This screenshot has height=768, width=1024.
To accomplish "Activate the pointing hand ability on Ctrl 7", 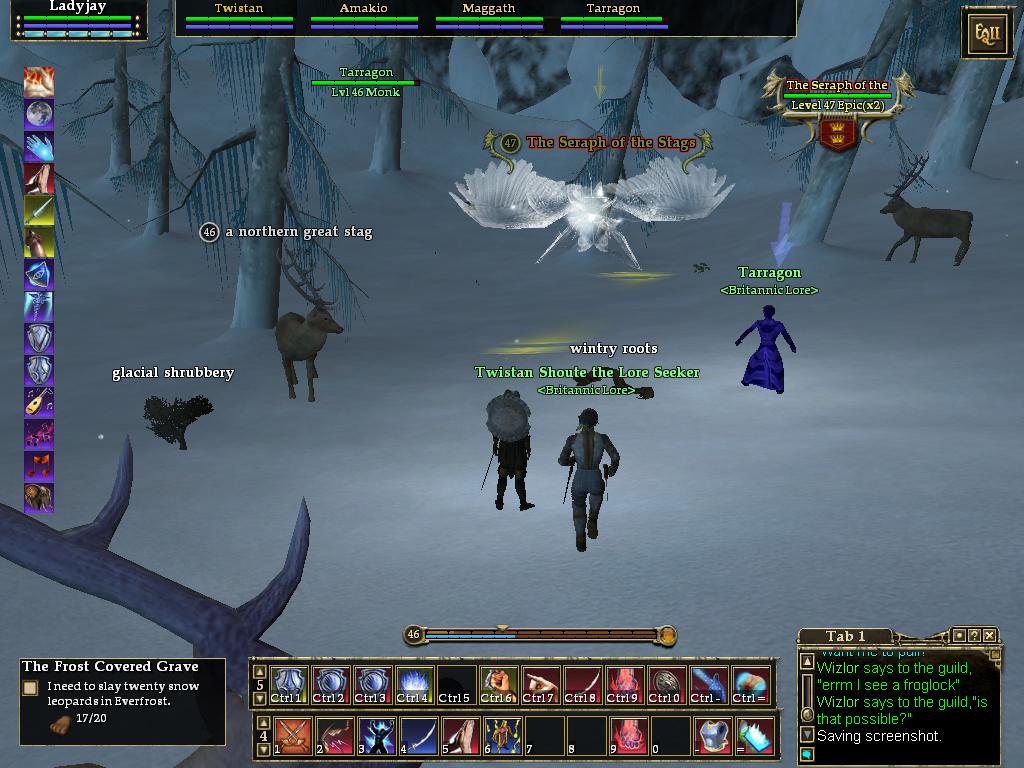I will click(x=540, y=684).
